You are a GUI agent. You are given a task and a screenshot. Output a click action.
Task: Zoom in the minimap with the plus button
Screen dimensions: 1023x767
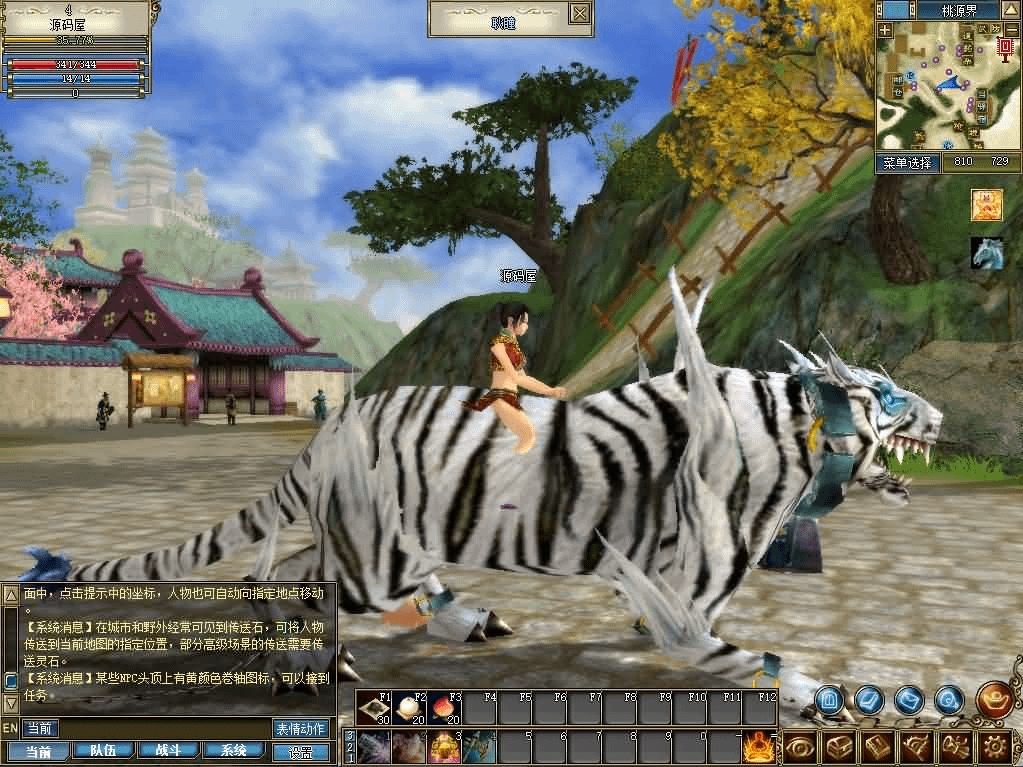[x=885, y=30]
